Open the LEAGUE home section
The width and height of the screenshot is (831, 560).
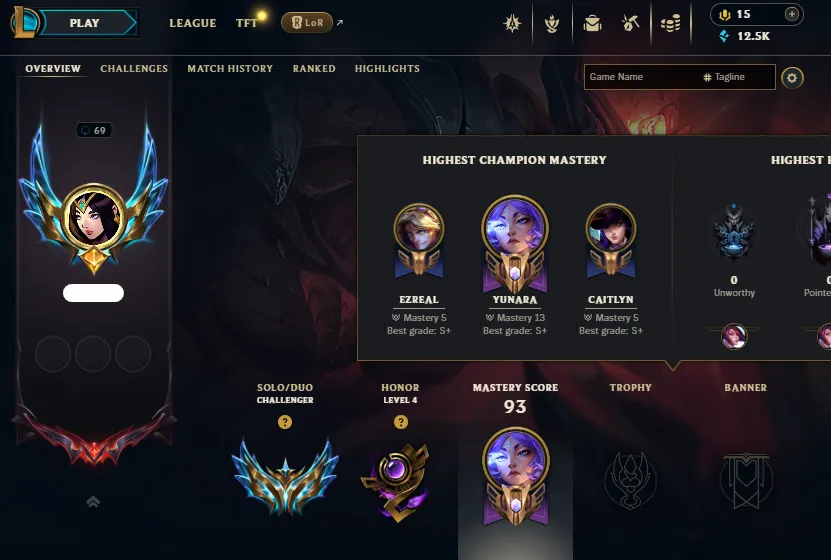193,23
